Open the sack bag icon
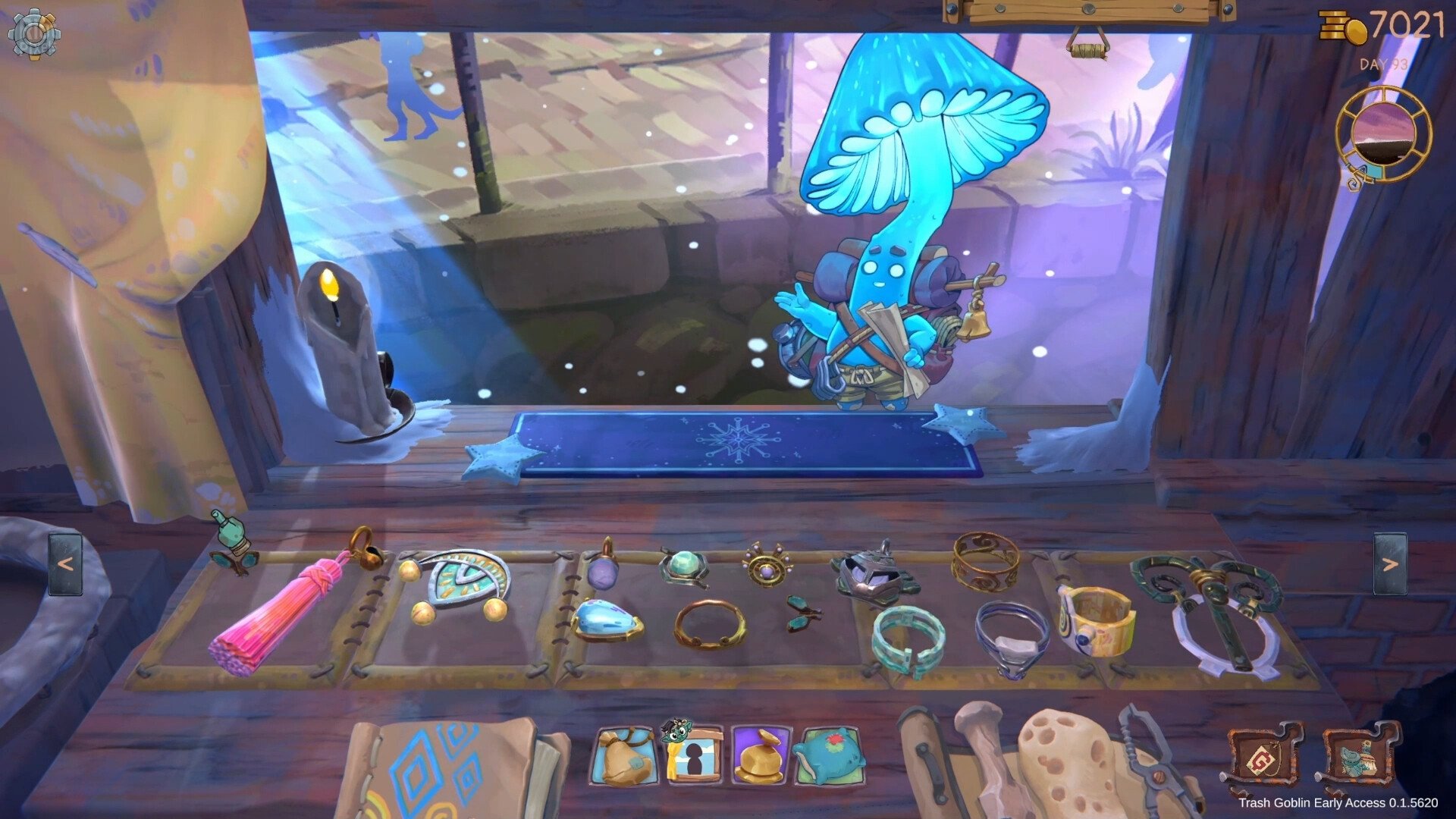 point(624,756)
